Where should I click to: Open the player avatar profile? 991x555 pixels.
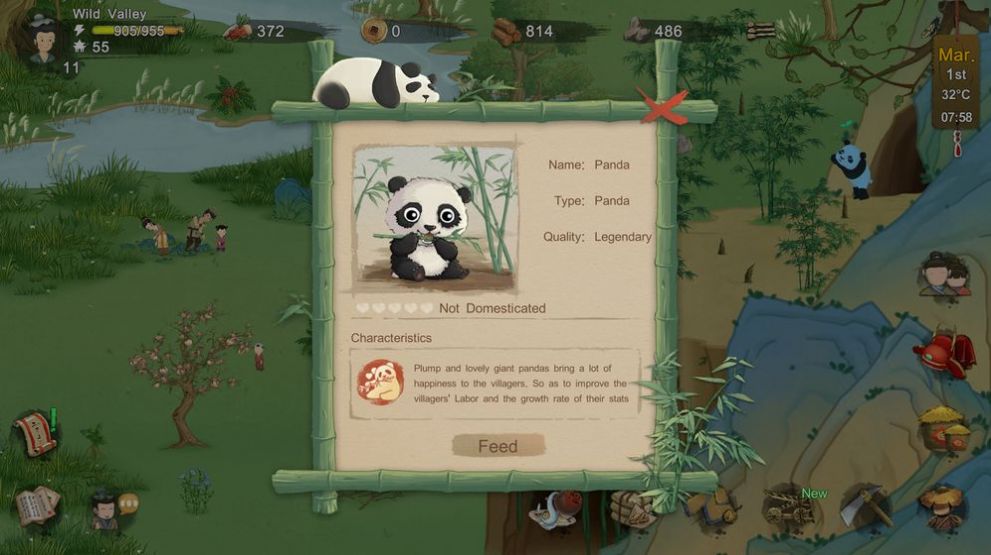tap(42, 38)
